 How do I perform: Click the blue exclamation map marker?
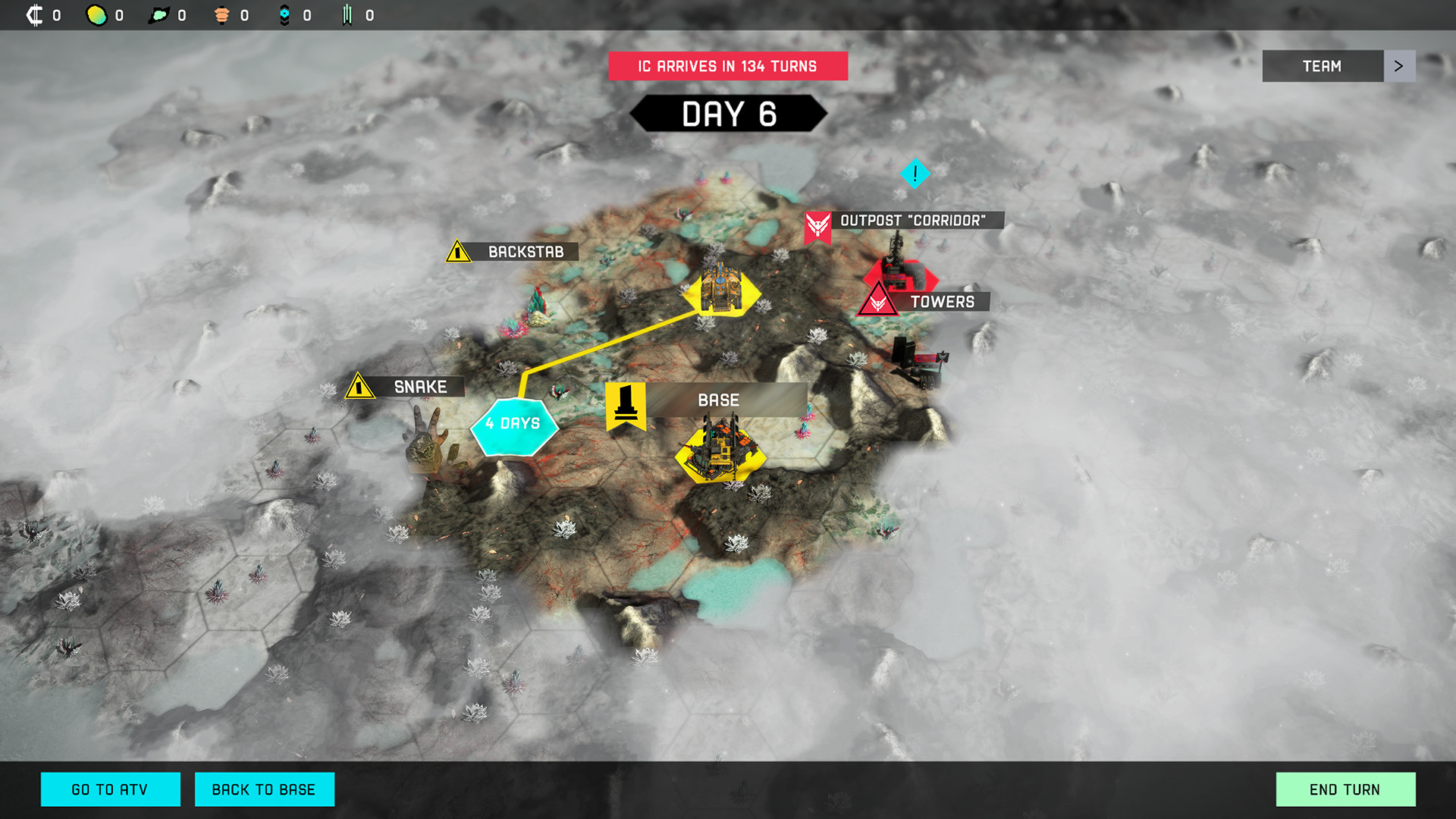pyautogui.click(x=915, y=173)
